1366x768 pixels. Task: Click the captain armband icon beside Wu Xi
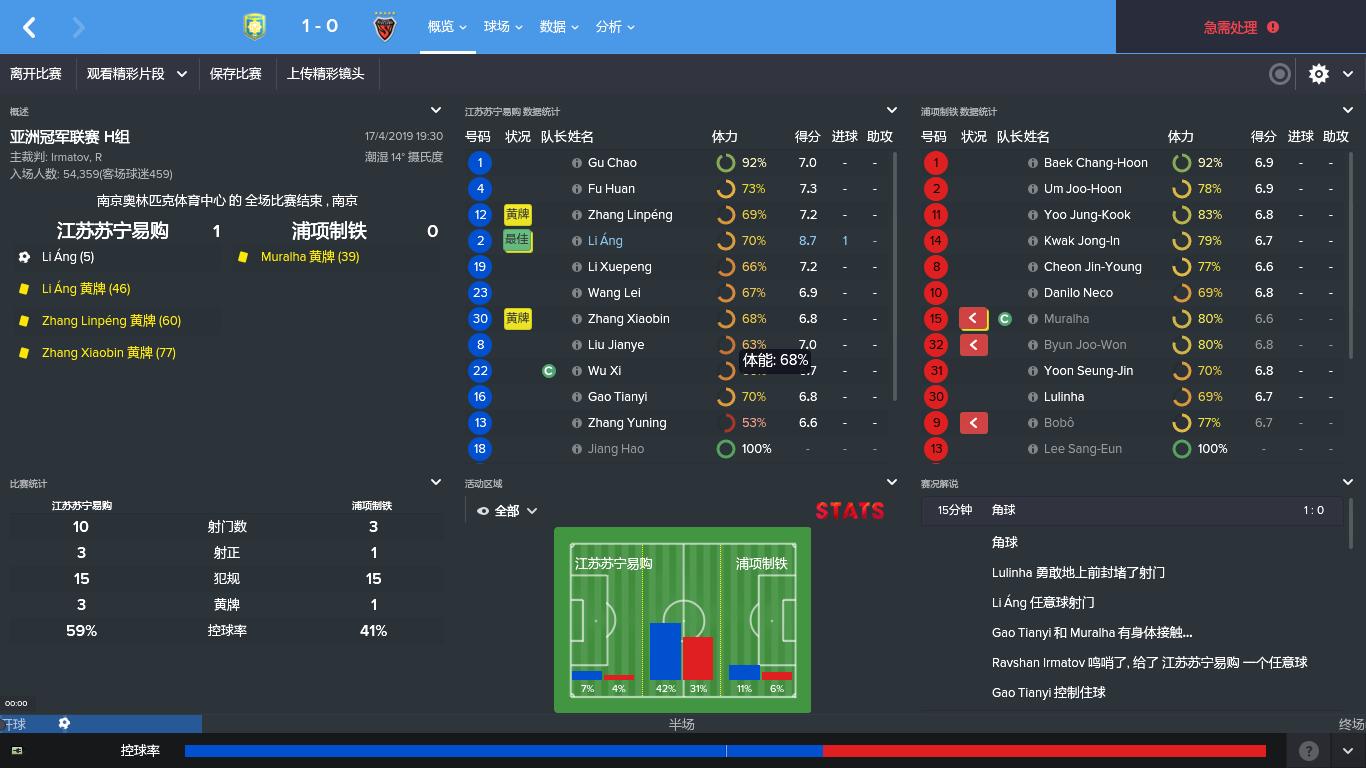[x=548, y=370]
